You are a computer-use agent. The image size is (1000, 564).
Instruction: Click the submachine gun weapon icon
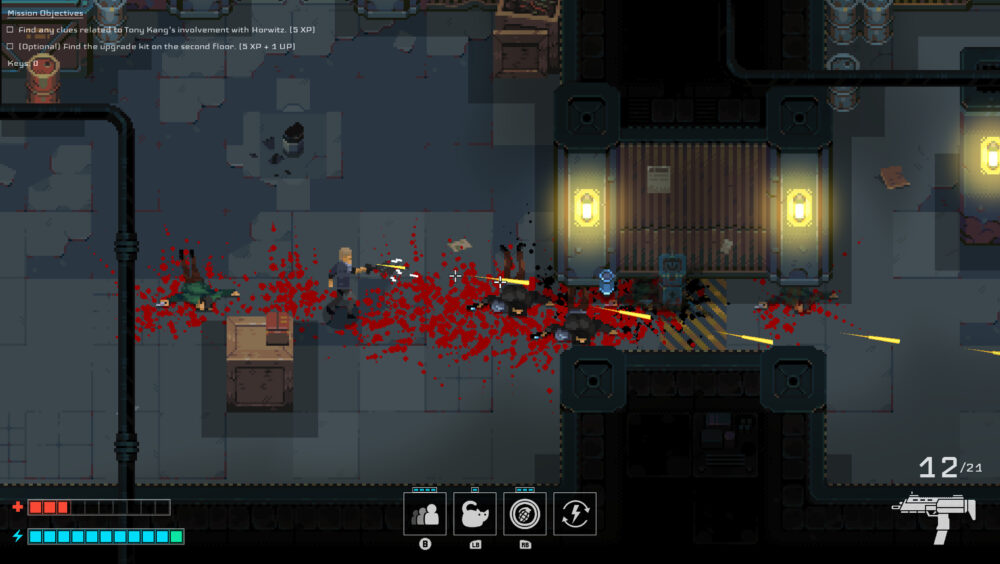click(x=933, y=517)
